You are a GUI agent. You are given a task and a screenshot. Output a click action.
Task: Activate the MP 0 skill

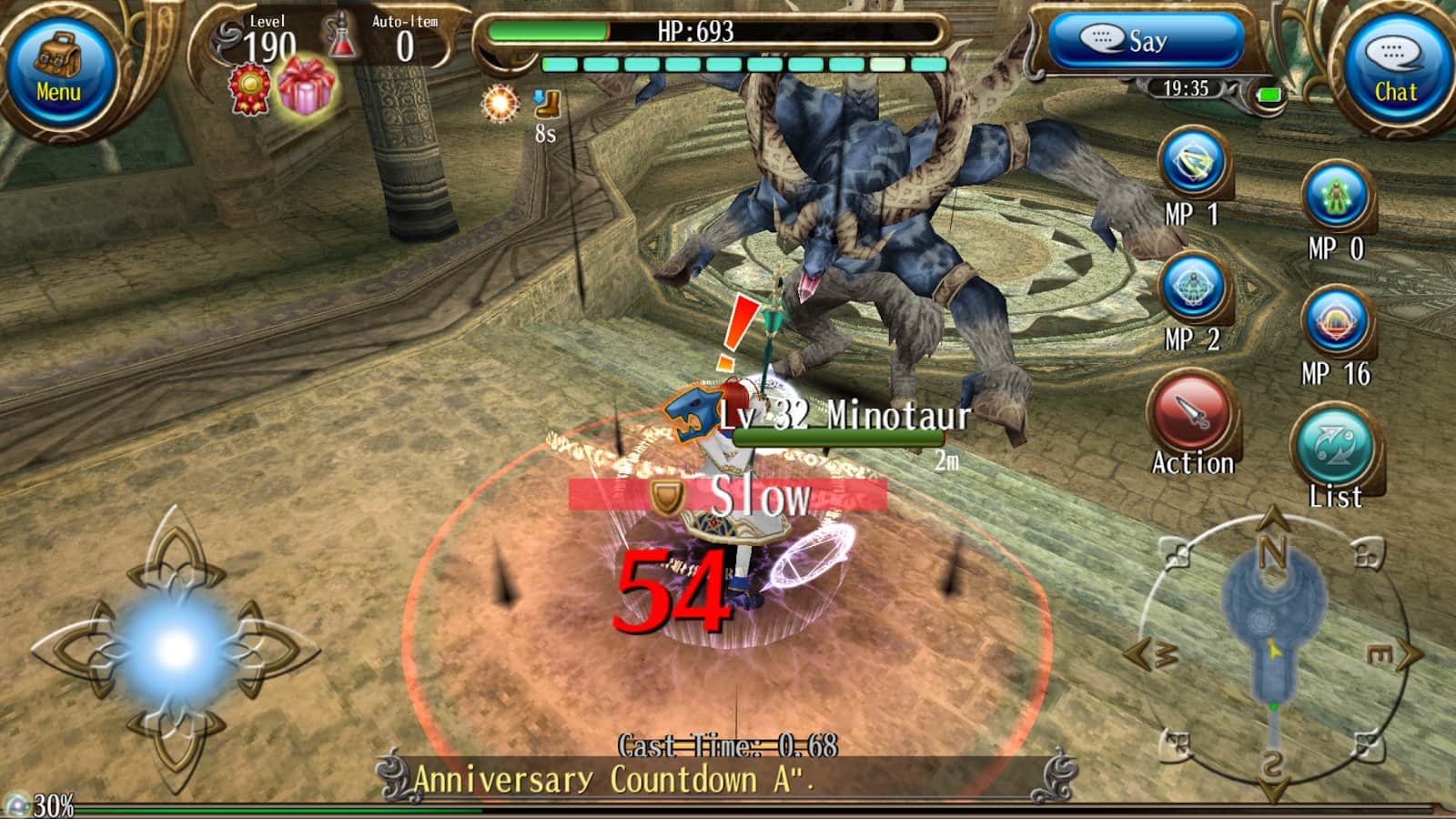(1336, 197)
